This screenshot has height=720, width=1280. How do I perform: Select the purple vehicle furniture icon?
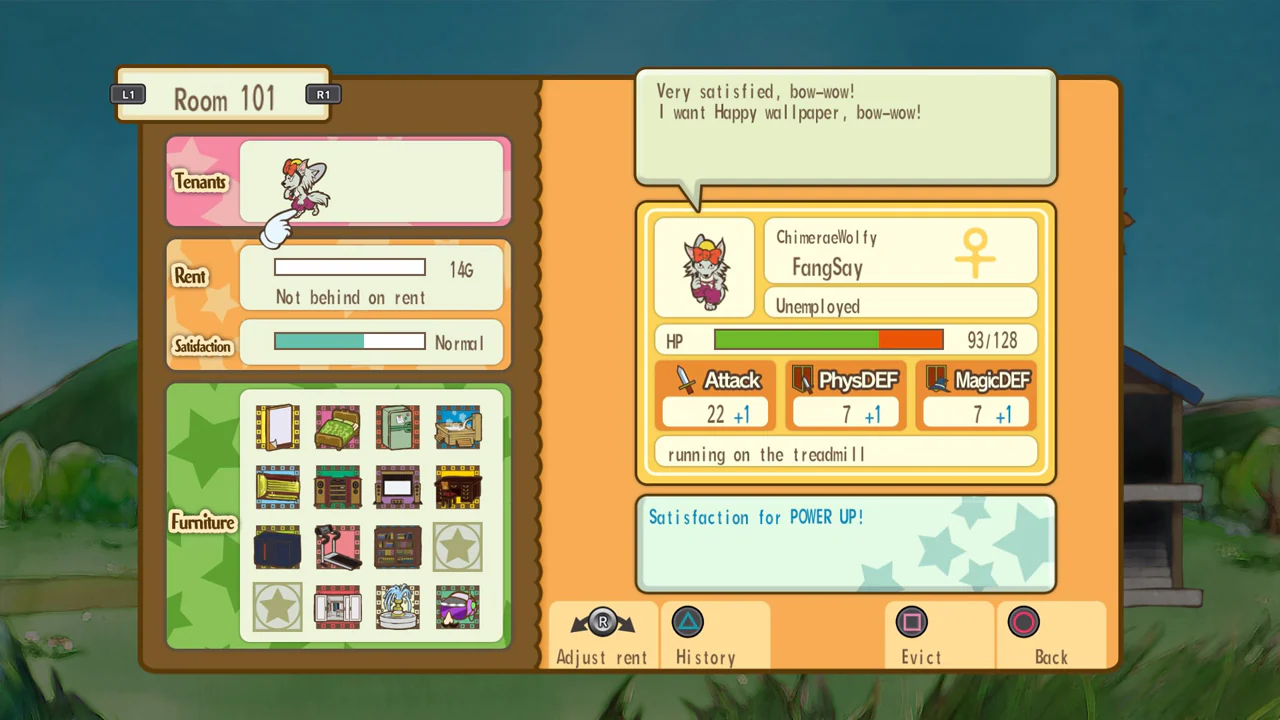[x=457, y=607]
